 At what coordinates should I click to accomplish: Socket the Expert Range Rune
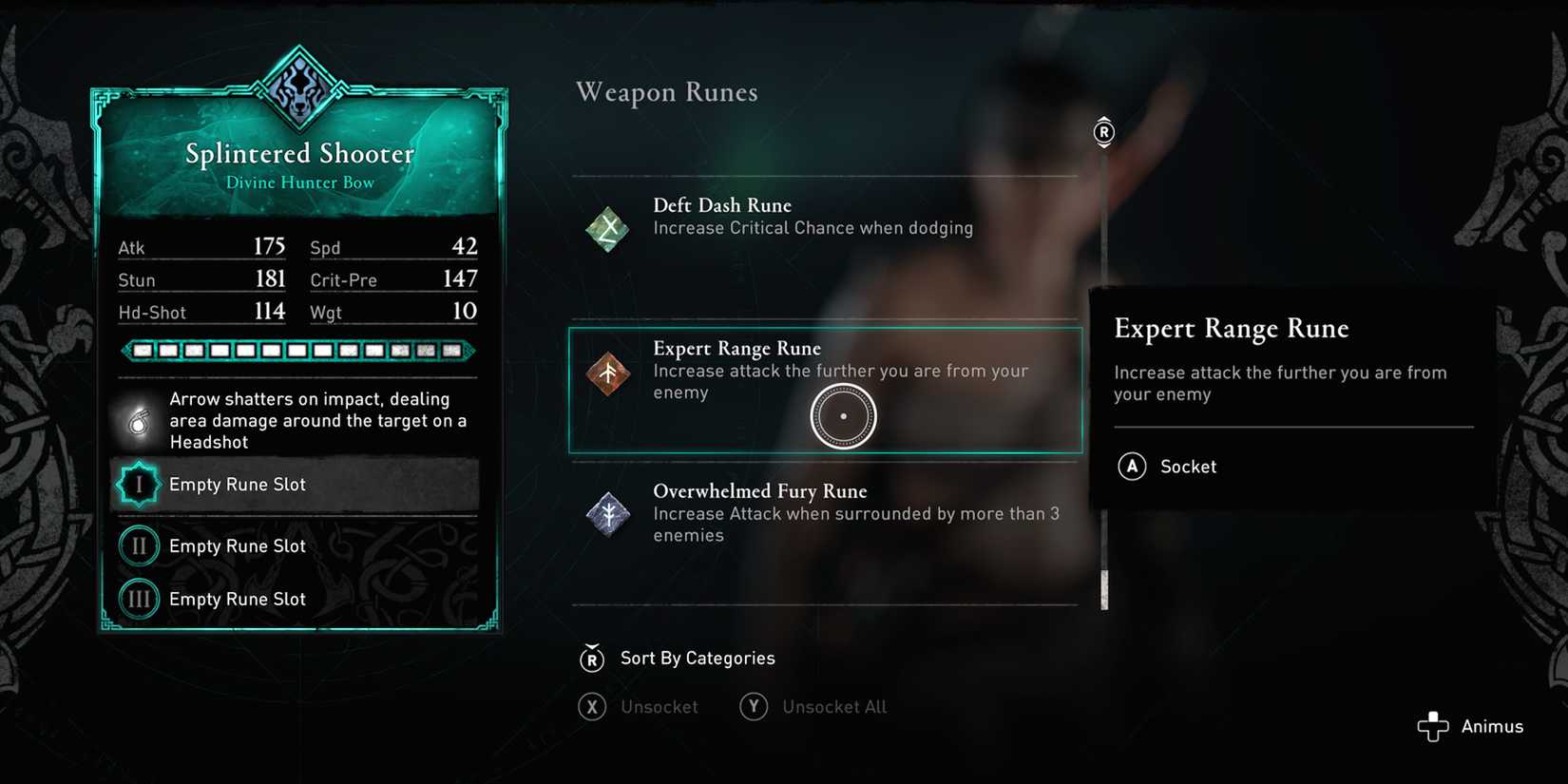click(1167, 467)
